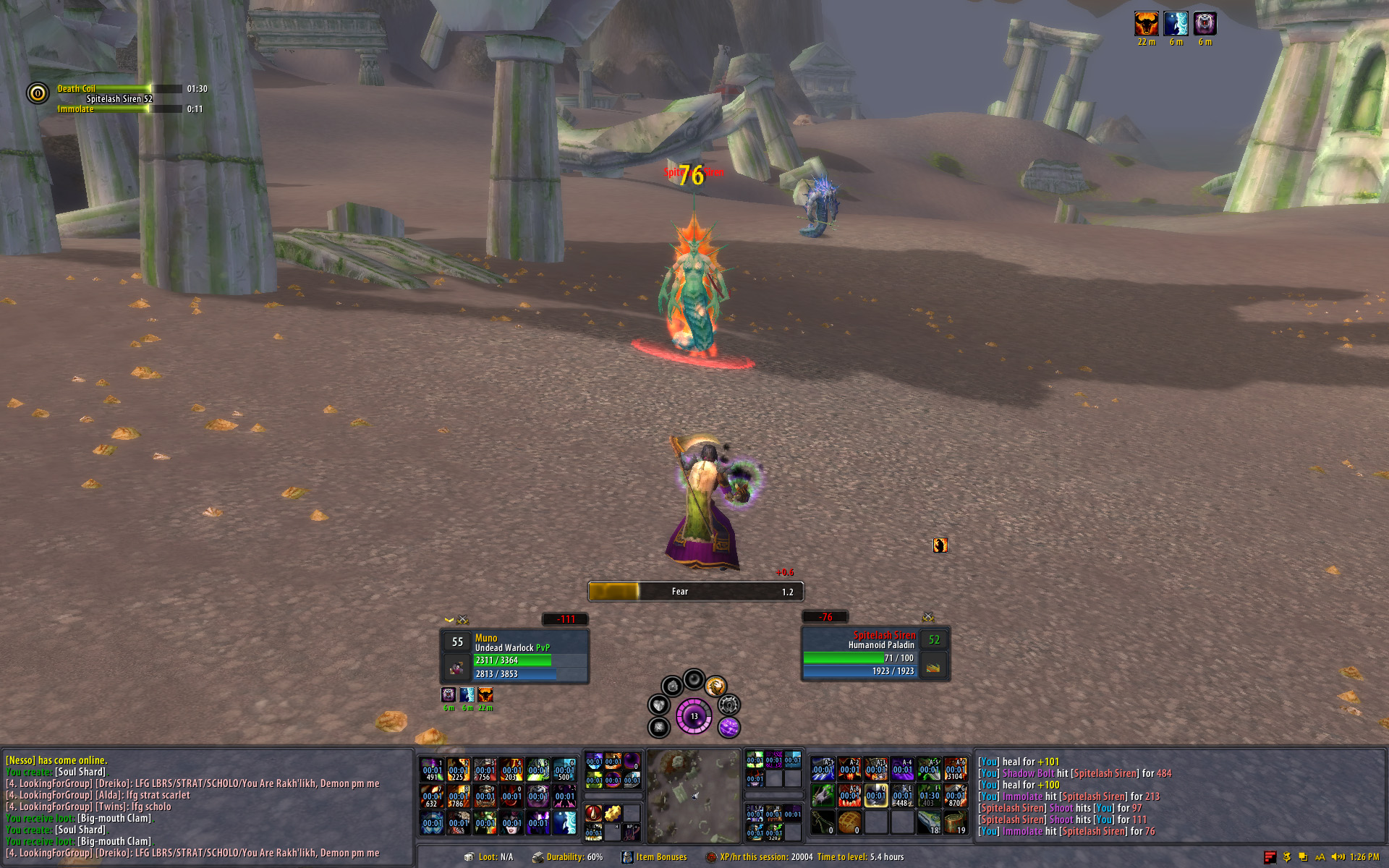Image resolution: width=1389 pixels, height=868 pixels.
Task: Click the speaker volume icon
Action: 1337,857
